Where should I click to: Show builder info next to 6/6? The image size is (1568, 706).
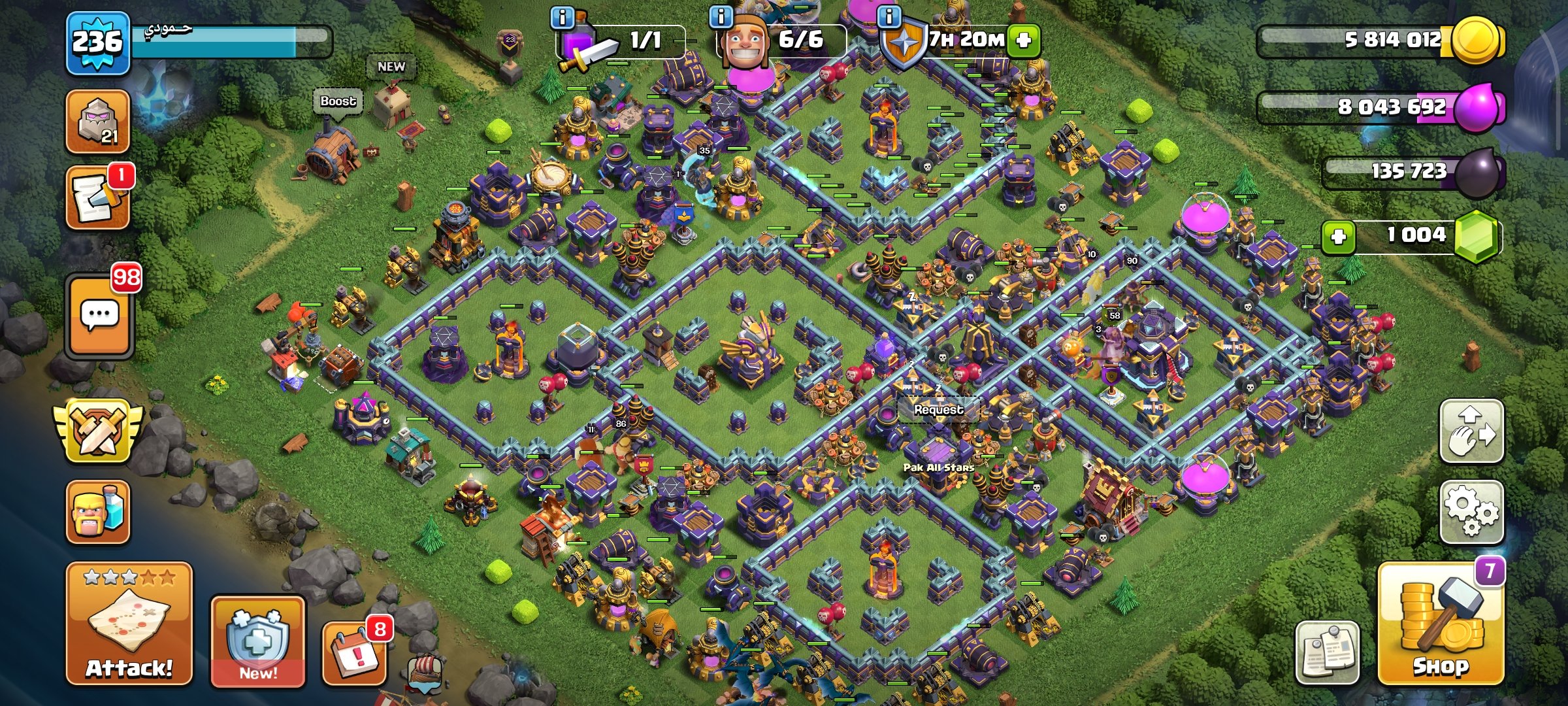point(721,17)
